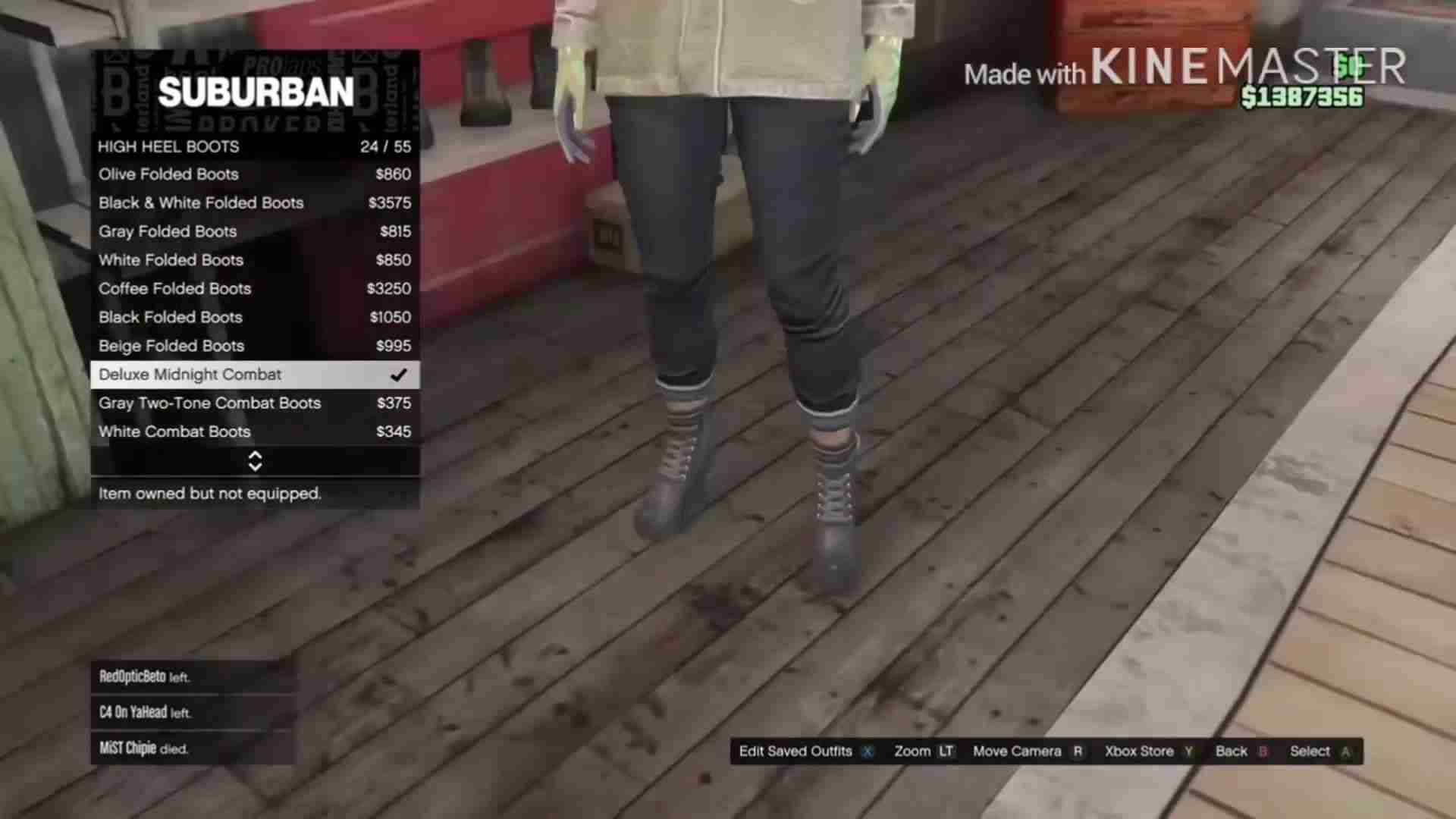Click the R prompt for Move Camera
1456x819 pixels.
[x=1077, y=751]
